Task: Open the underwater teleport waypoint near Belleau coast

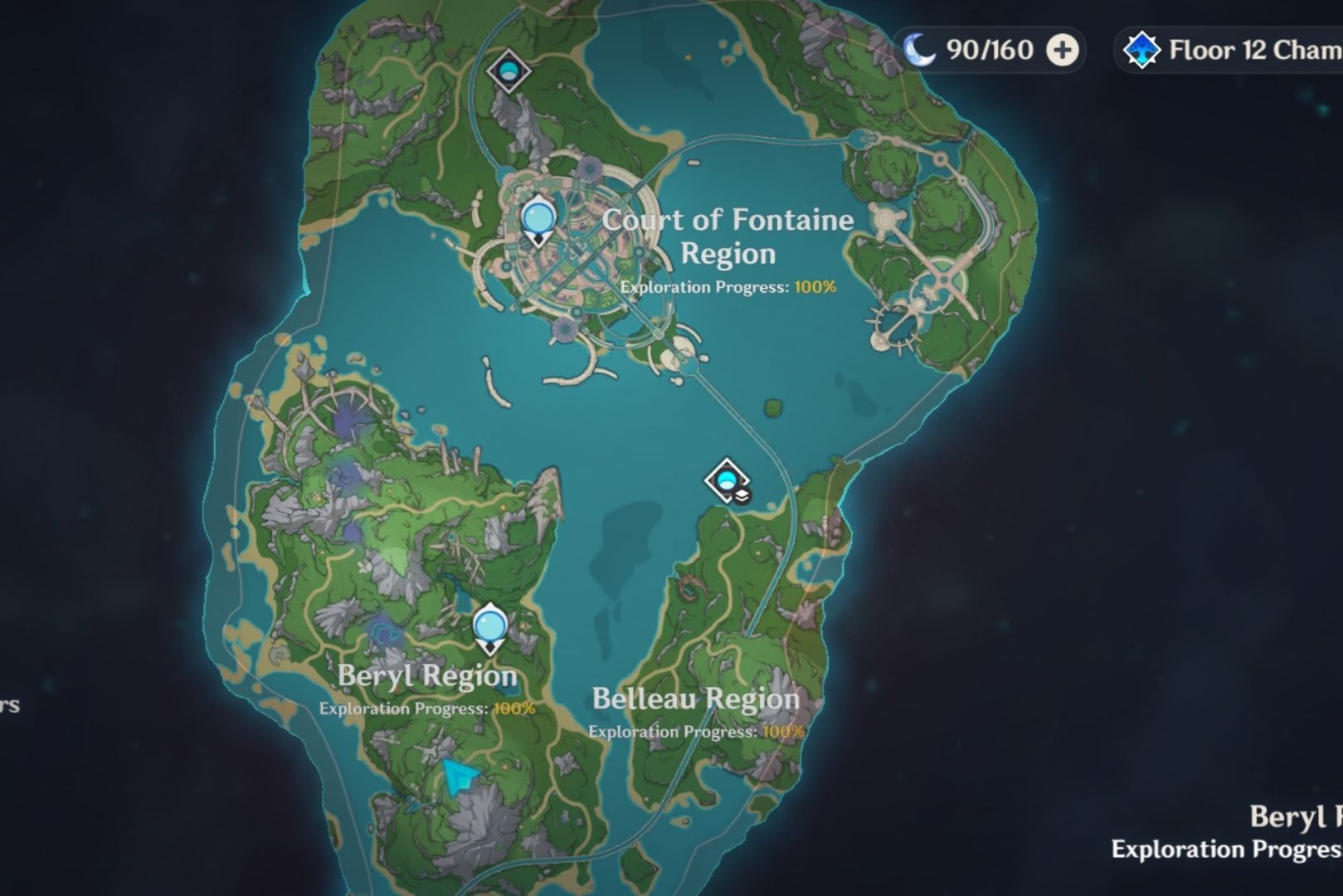Action: 726,480
